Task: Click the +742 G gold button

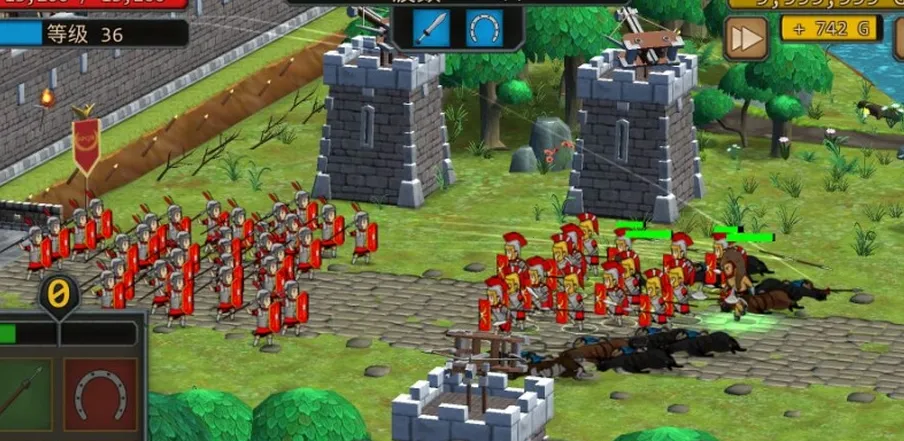Action: pos(831,29)
